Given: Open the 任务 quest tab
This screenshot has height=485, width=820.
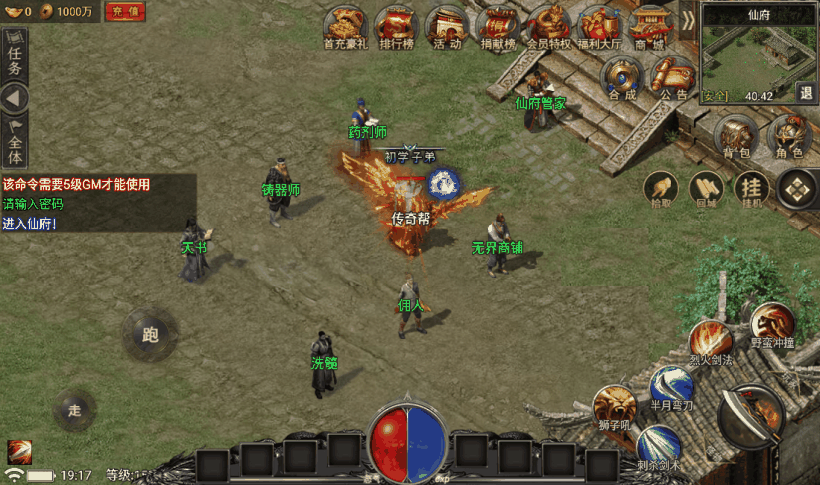Looking at the screenshot, I should pos(14,58).
